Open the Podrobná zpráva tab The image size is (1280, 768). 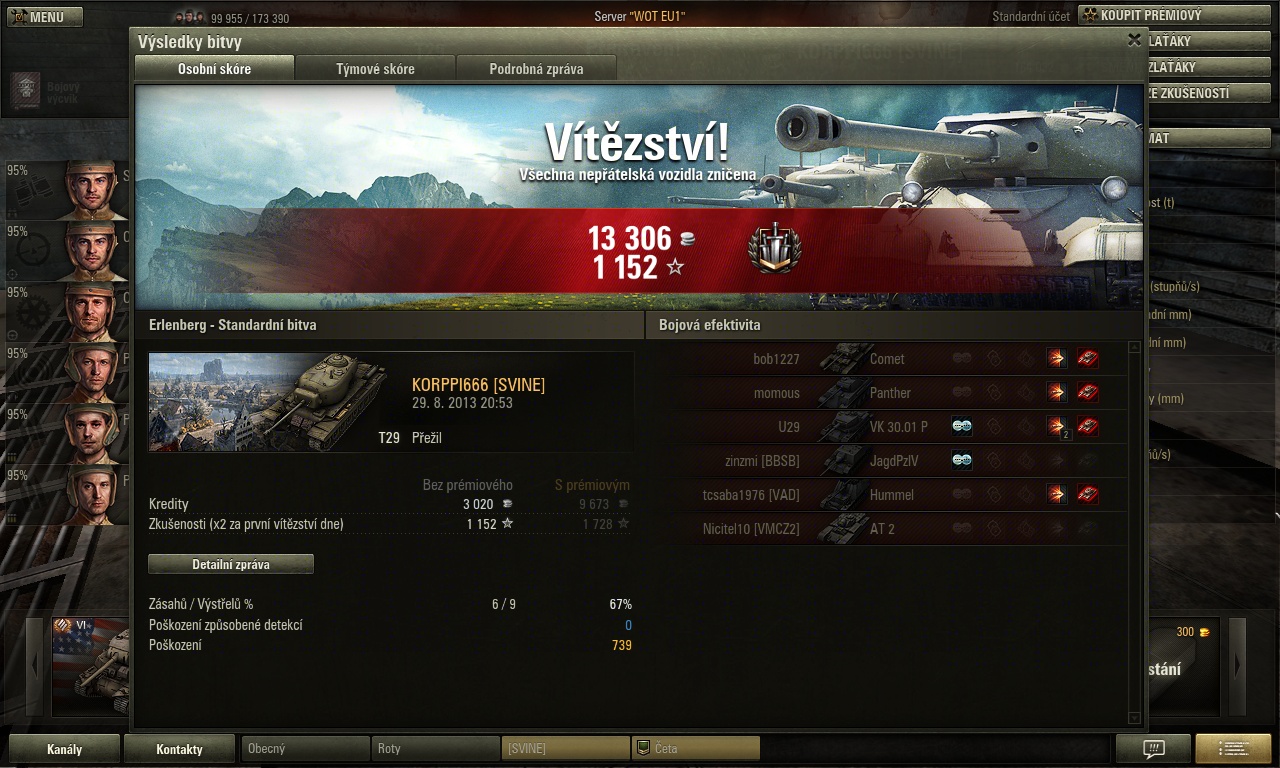[x=536, y=69]
